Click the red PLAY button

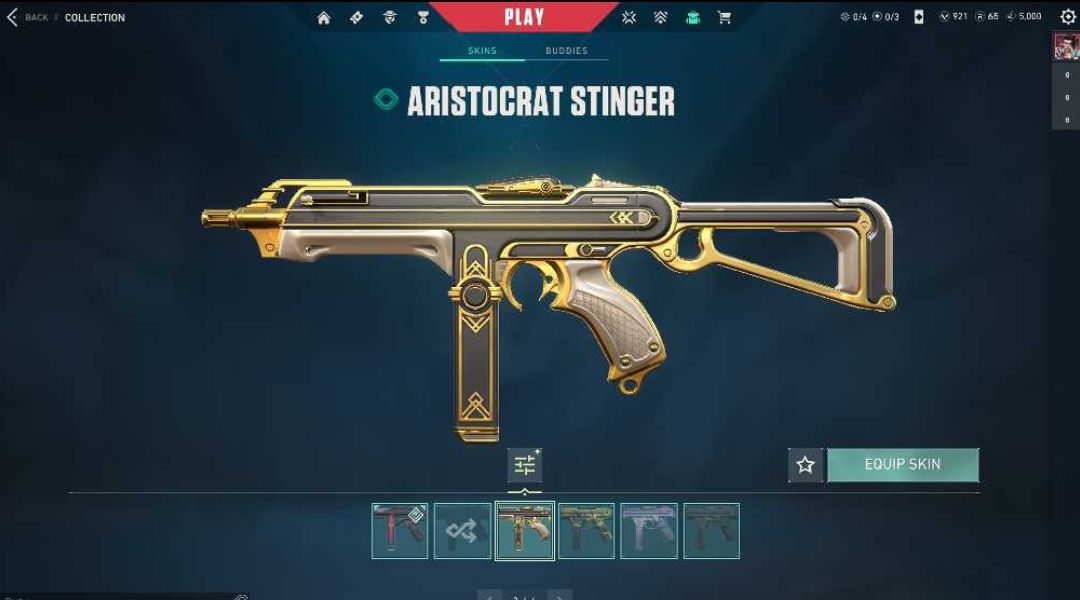coord(524,17)
